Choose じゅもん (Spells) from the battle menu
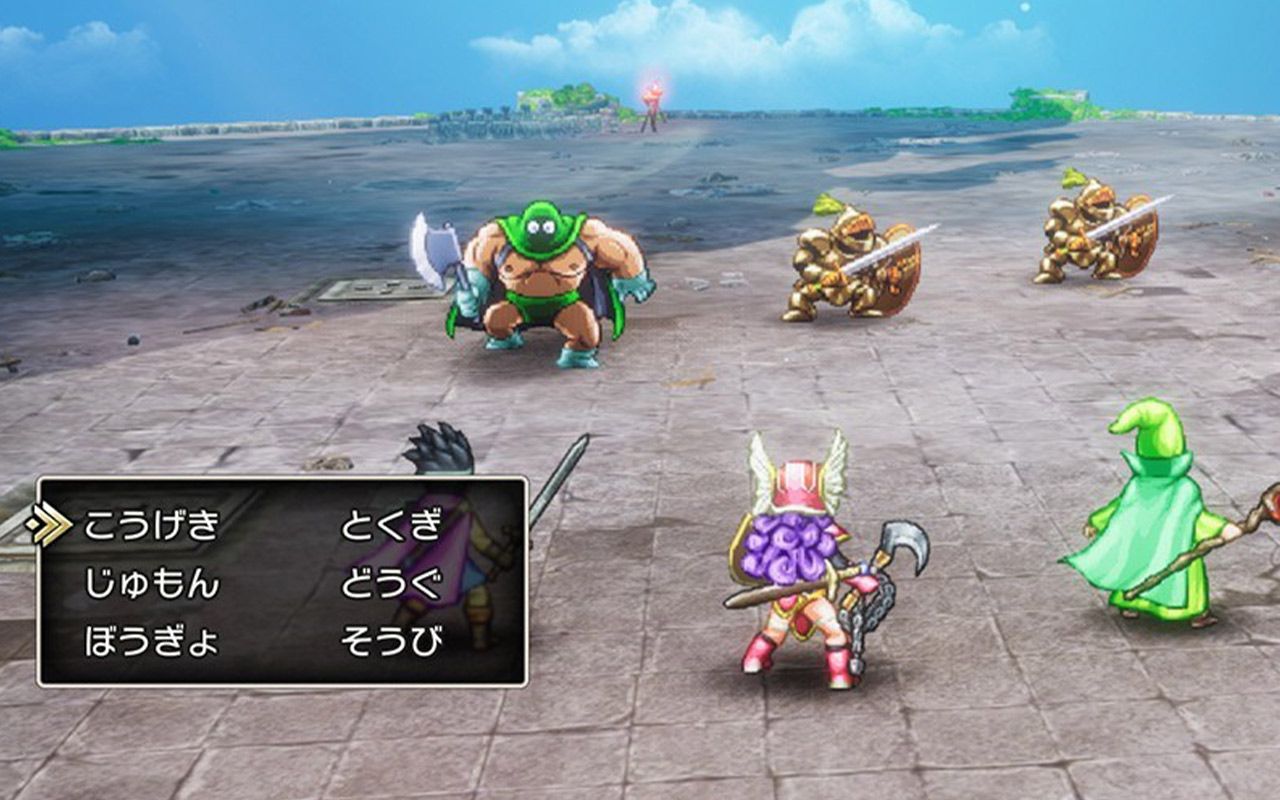 (x=150, y=583)
